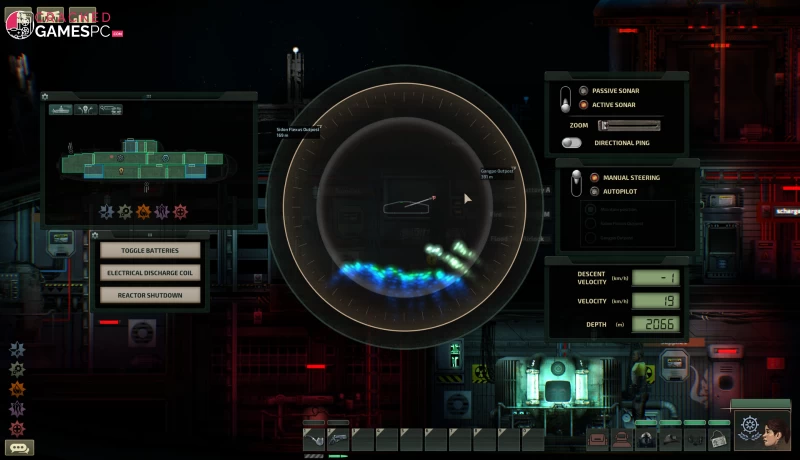This screenshot has width=800, height=460.
Task: Choose Manual Steering mode
Action: point(594,177)
